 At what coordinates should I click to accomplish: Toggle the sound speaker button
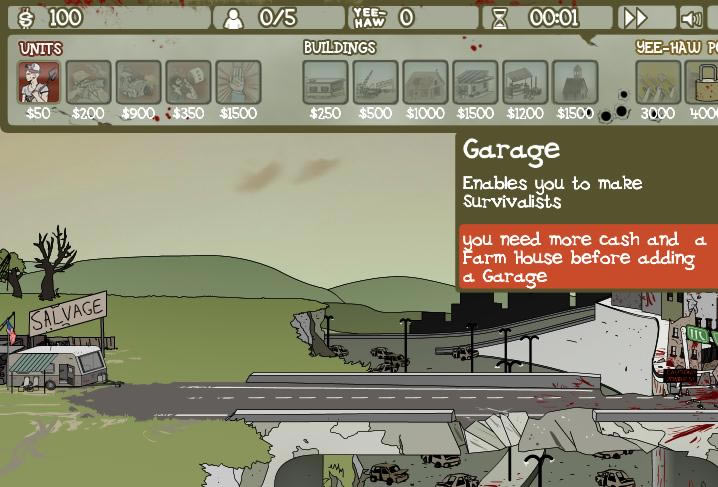691,18
